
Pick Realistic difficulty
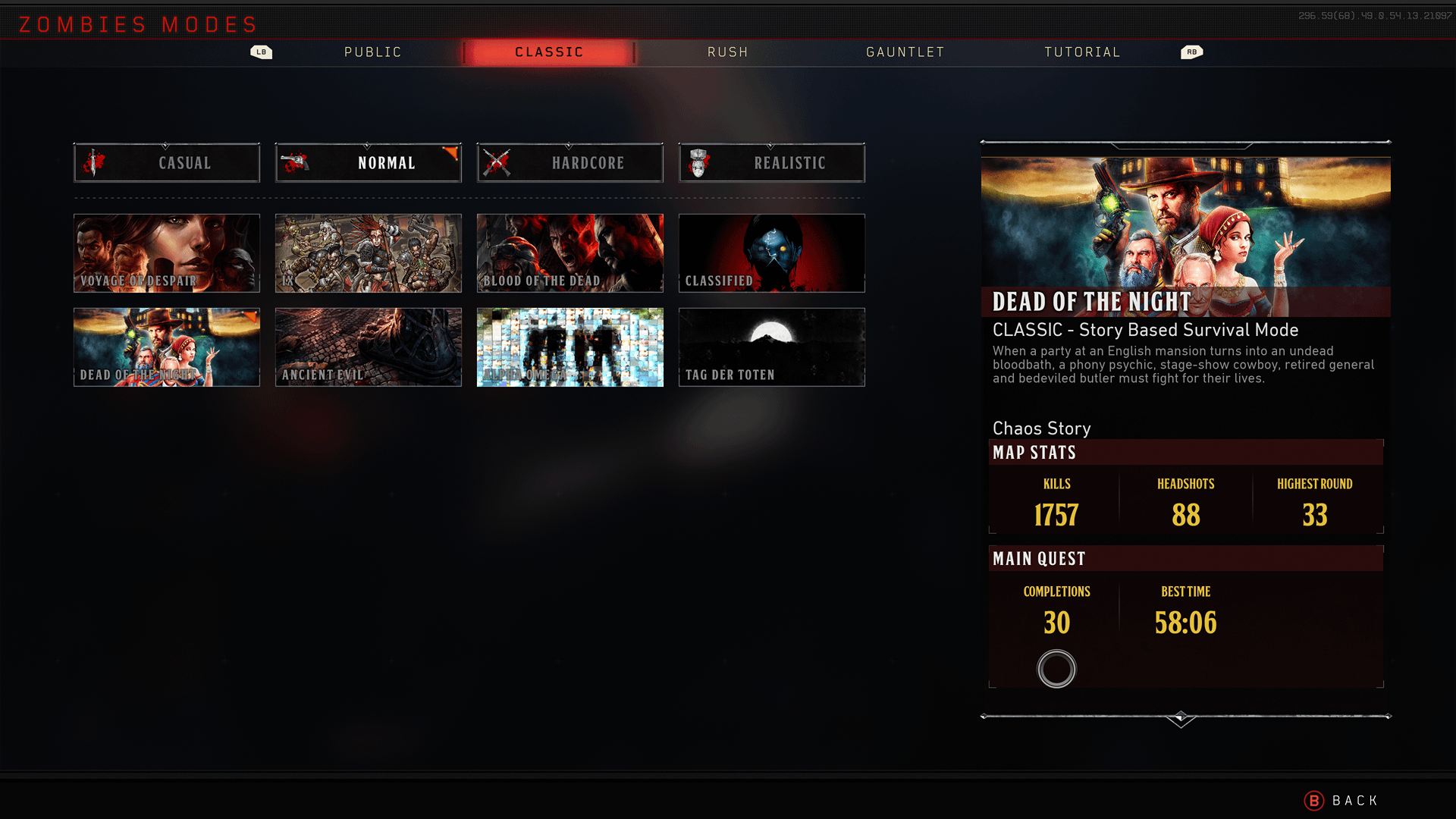[x=772, y=163]
